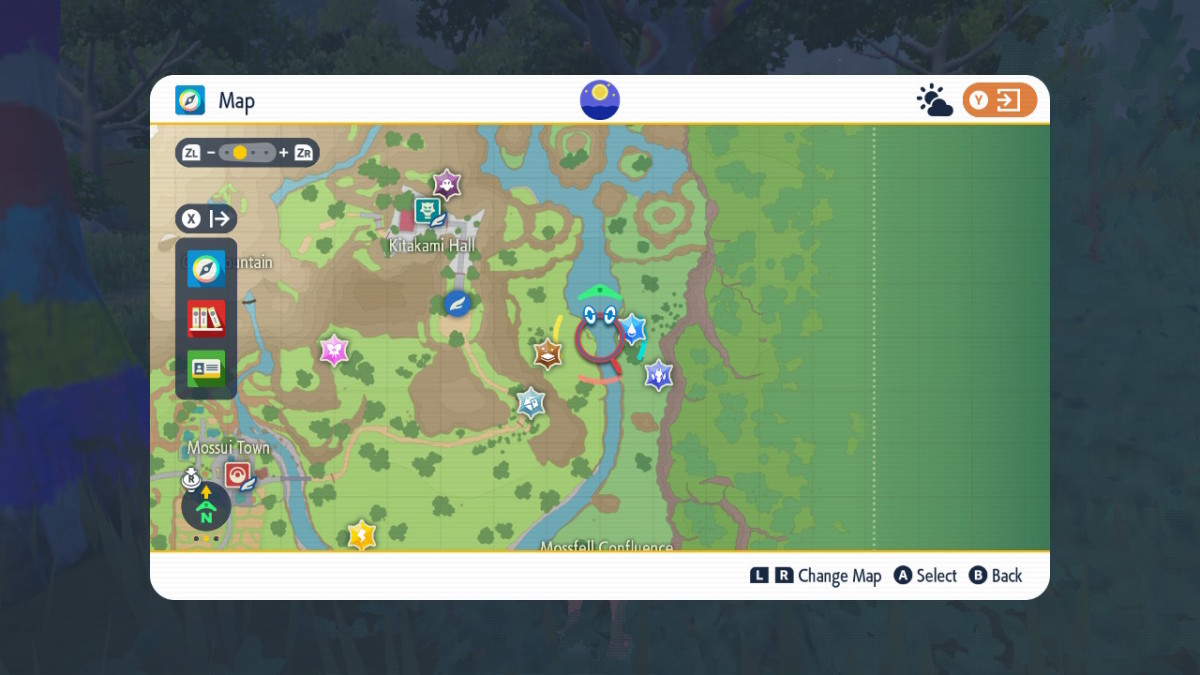Choose the Fairy Tera Raid marker
Screen dimensions: 1200x675
[333, 350]
